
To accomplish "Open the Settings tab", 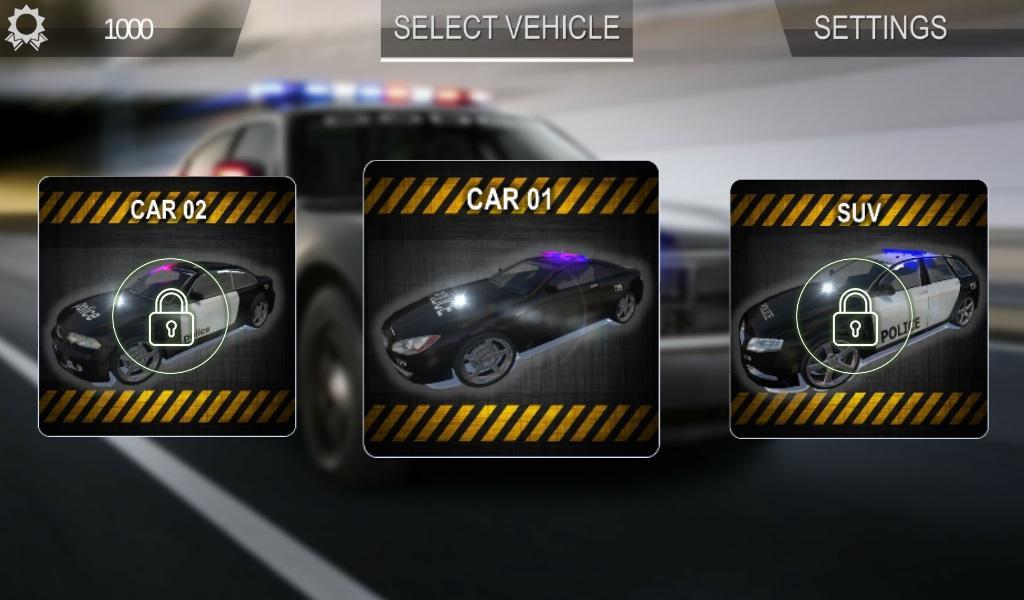I will [880, 28].
